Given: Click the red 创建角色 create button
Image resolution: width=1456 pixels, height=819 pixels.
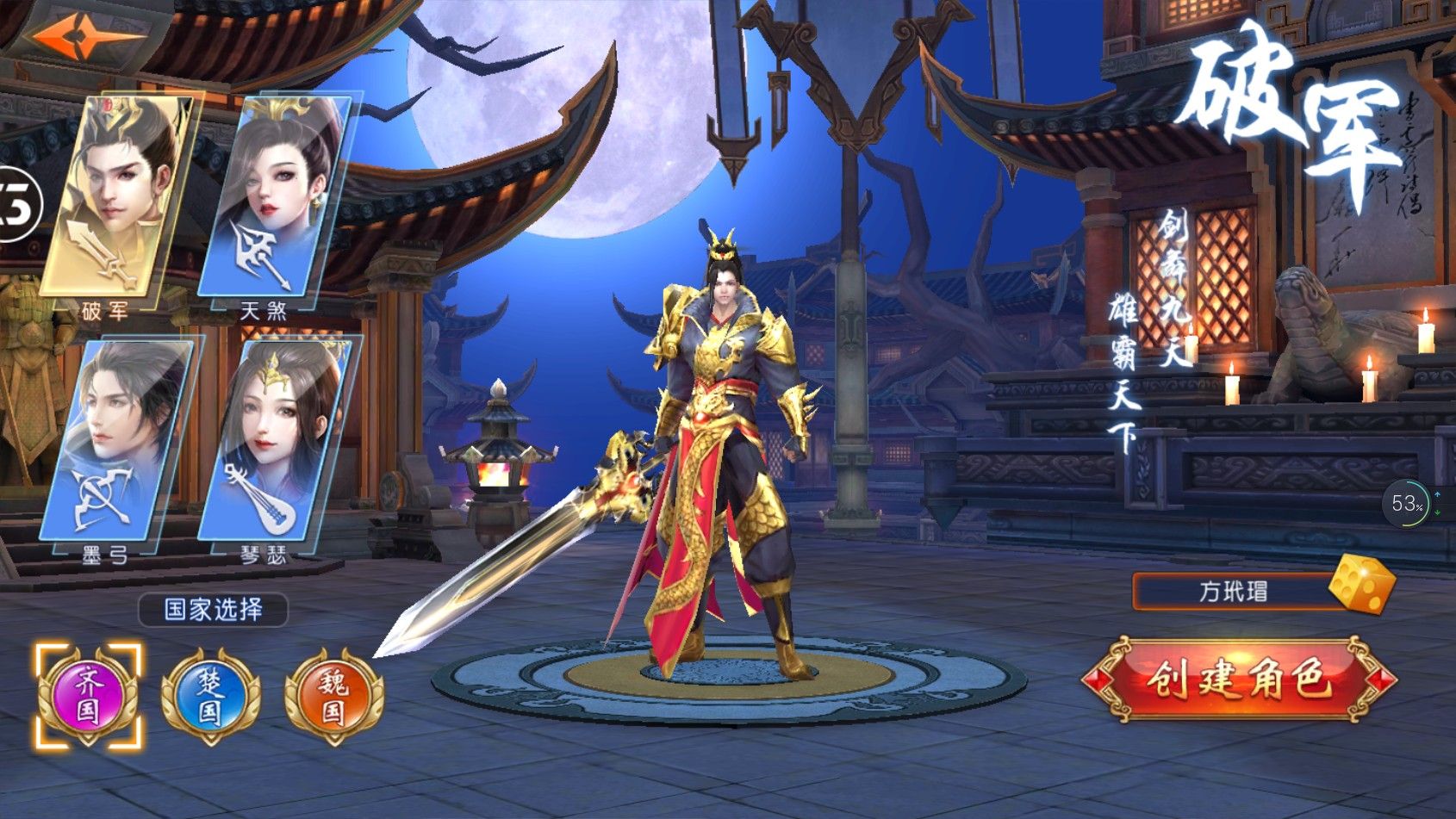Looking at the screenshot, I should [x=1238, y=679].
